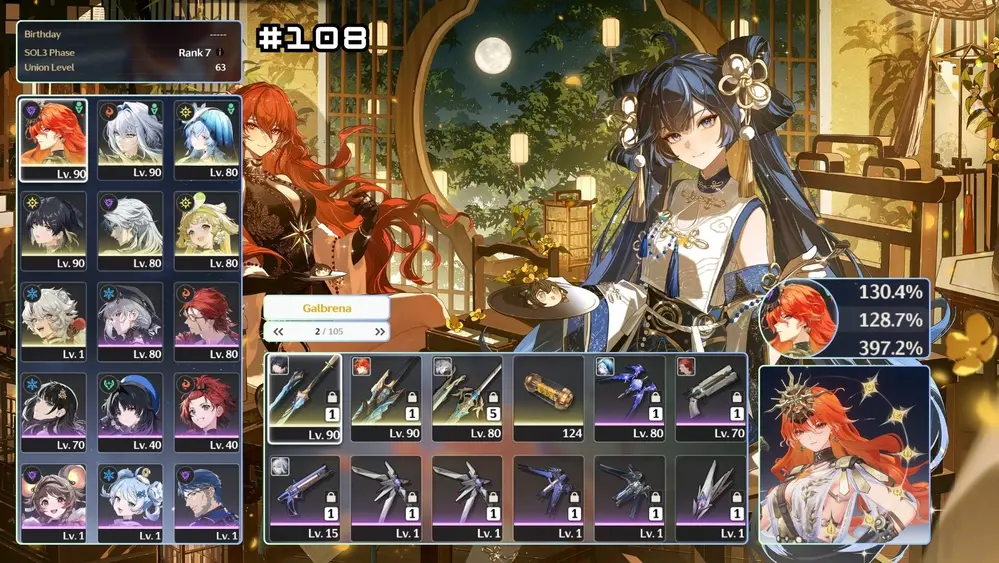Go back a page with the left double arrow

[x=278, y=332]
